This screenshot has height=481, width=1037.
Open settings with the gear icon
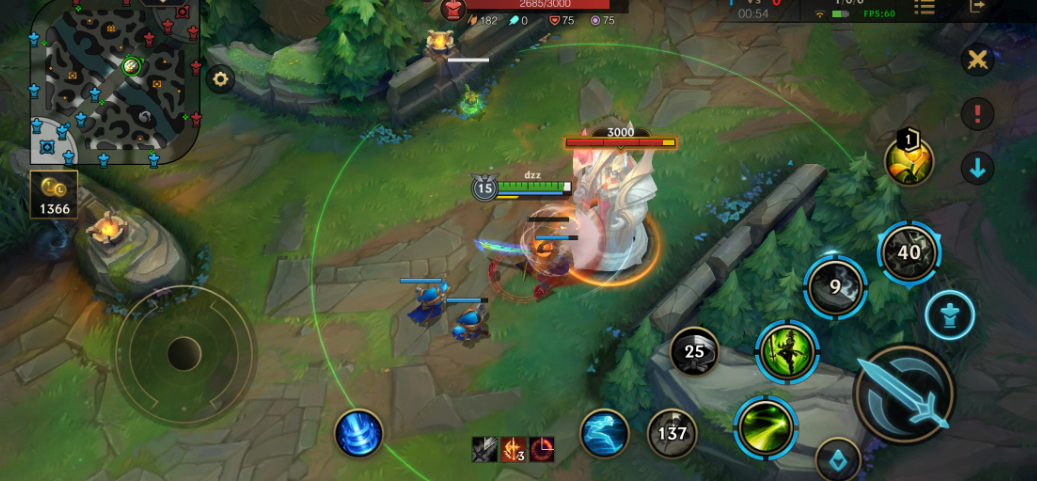220,79
